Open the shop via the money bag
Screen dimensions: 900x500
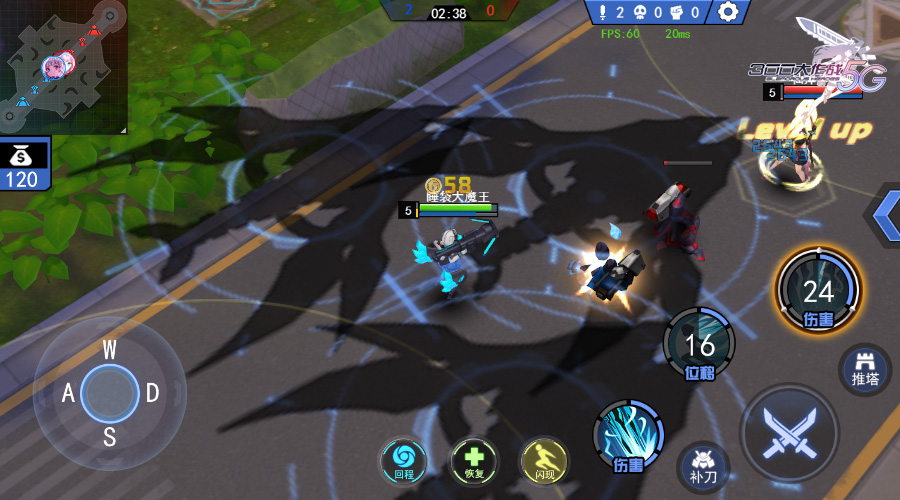24,166
